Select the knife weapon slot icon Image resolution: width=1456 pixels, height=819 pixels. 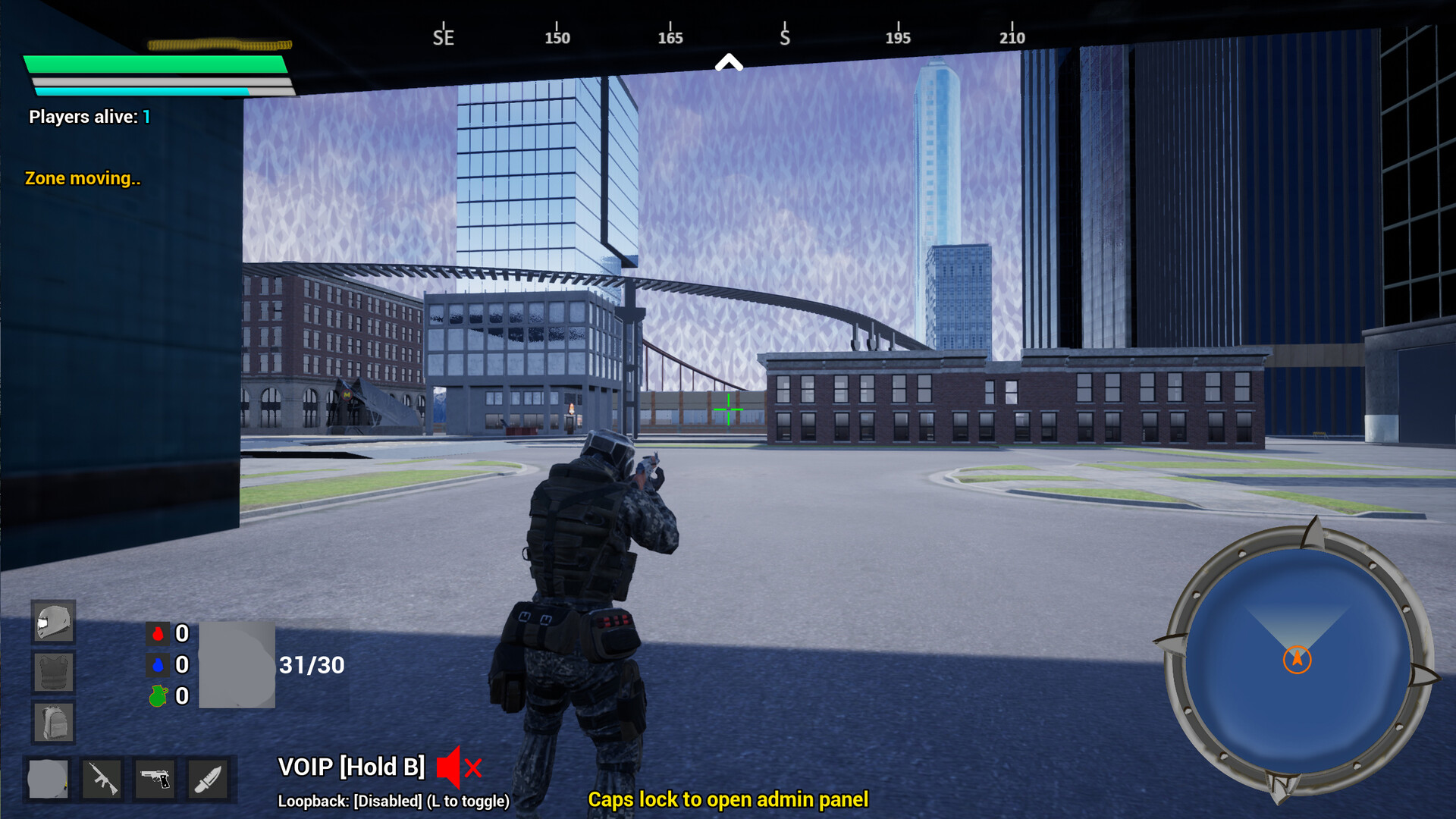[206, 779]
